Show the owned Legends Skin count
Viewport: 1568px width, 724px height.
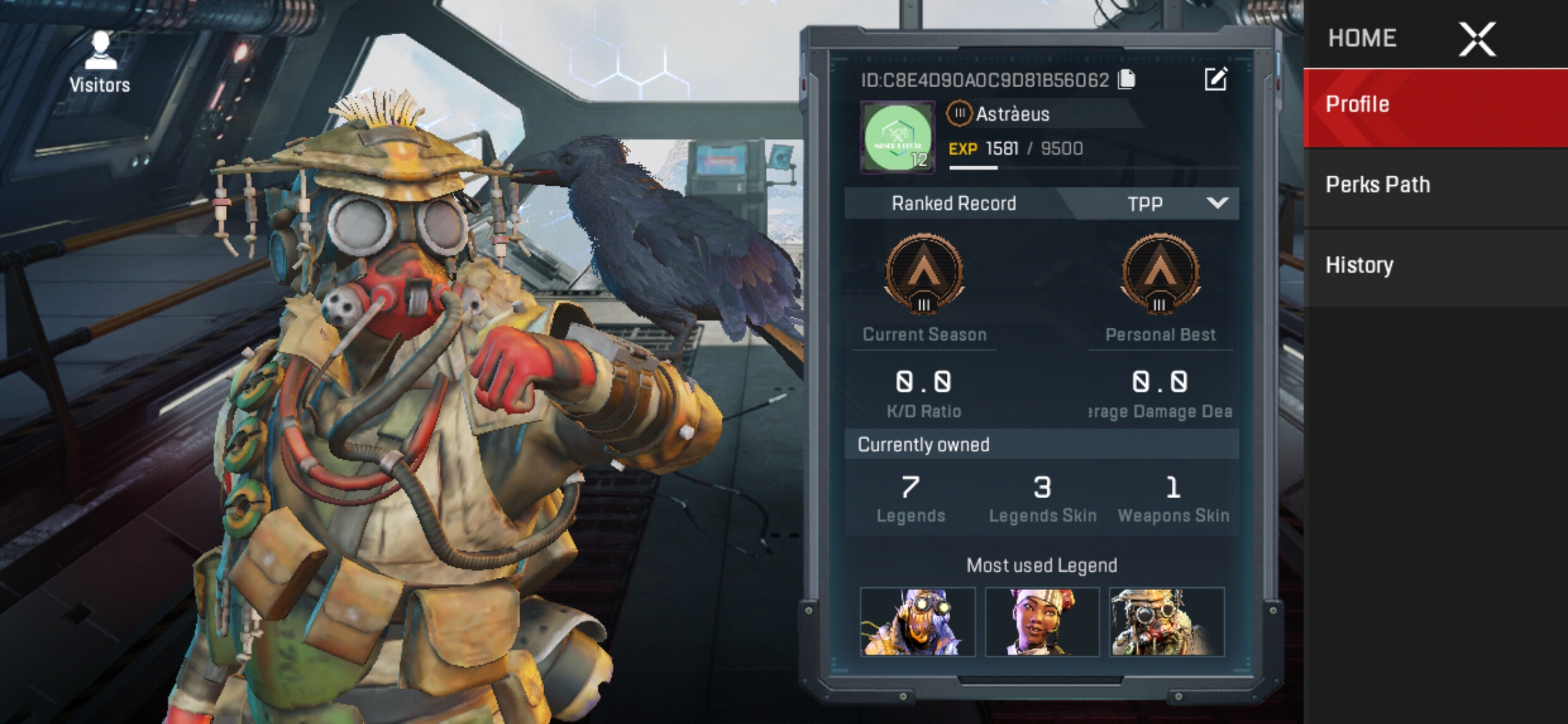tap(1042, 498)
